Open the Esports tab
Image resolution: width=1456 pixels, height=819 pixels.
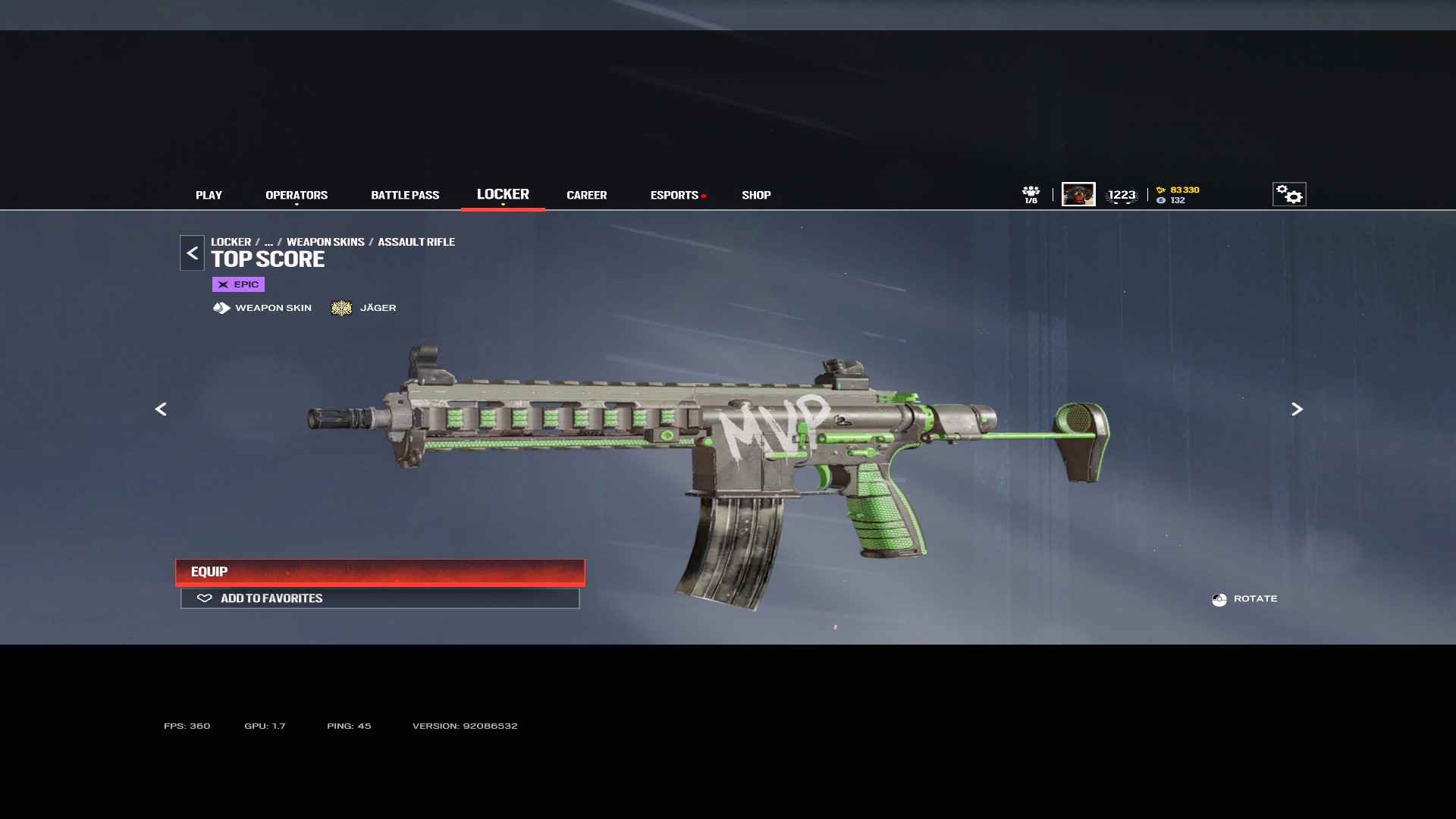(674, 195)
